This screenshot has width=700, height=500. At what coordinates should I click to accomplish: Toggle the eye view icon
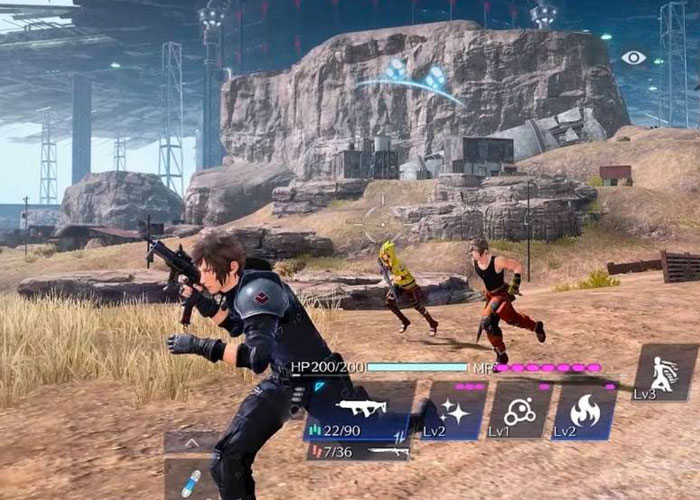pos(634,58)
